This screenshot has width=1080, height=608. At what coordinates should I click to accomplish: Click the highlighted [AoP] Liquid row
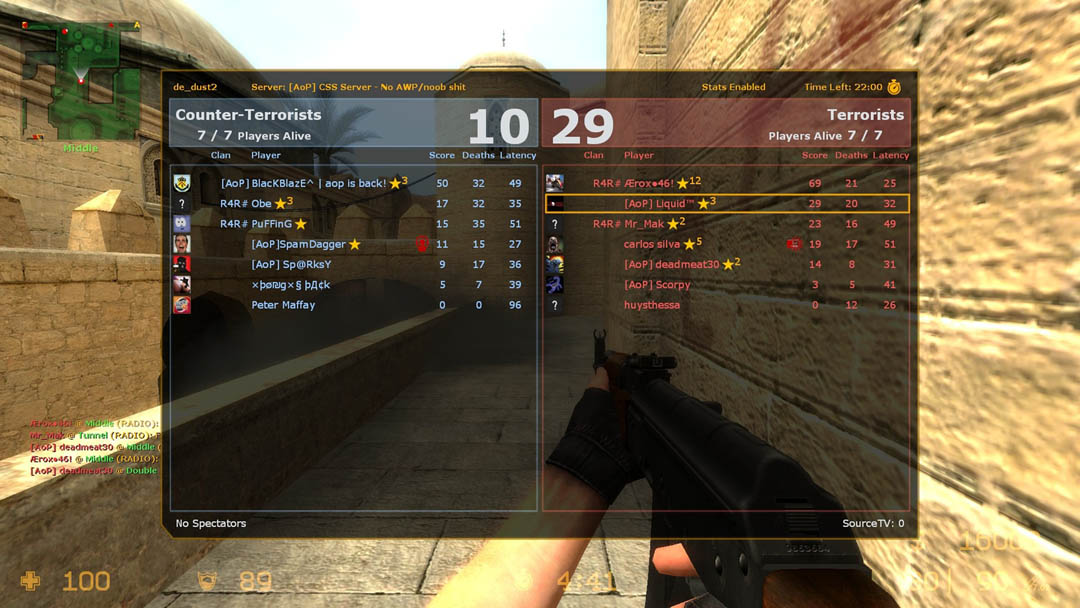pyautogui.click(x=726, y=204)
